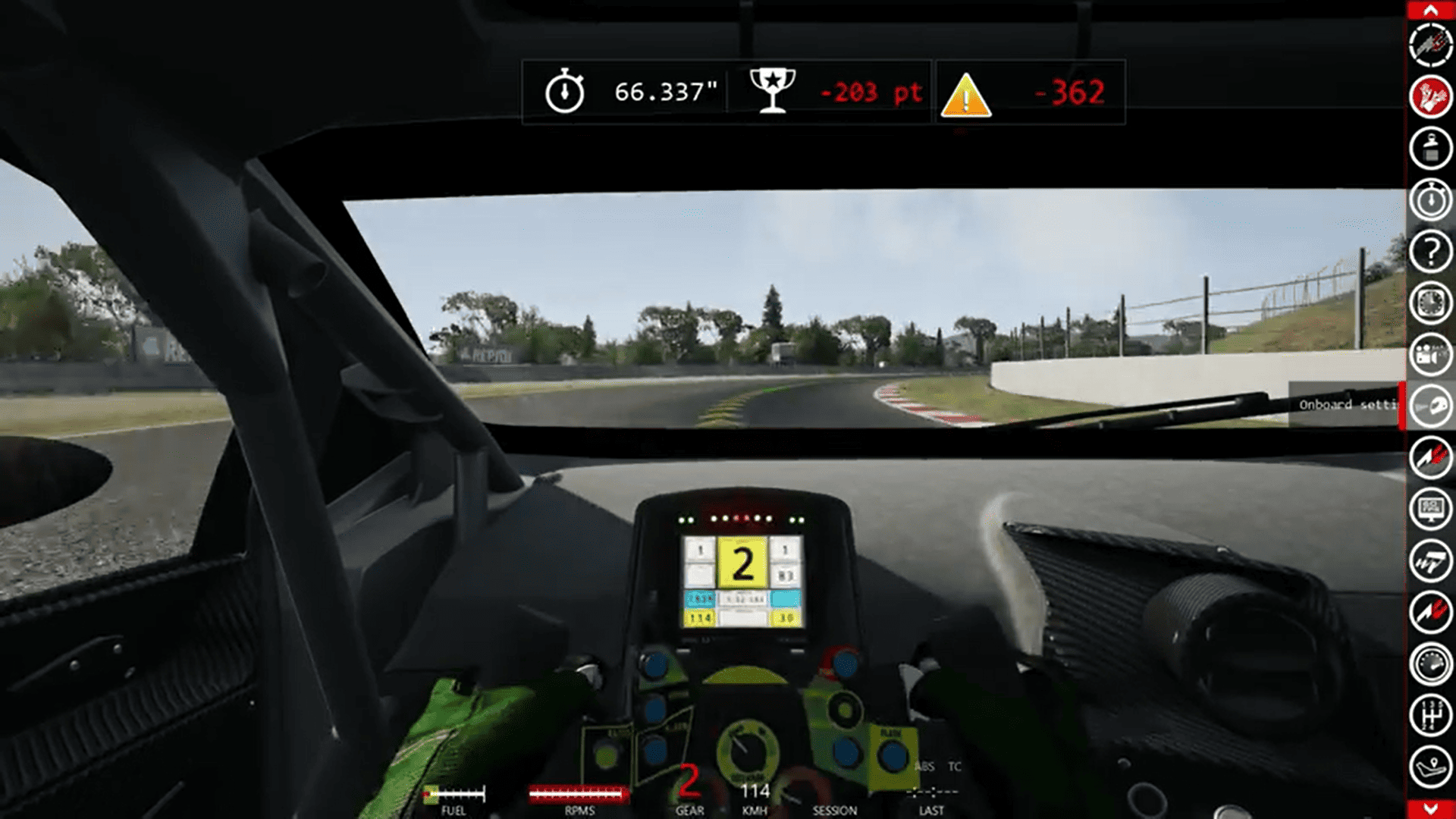Screen dimensions: 1456x819
Task: Open the H-pattern gear shifter app
Action: click(1430, 715)
